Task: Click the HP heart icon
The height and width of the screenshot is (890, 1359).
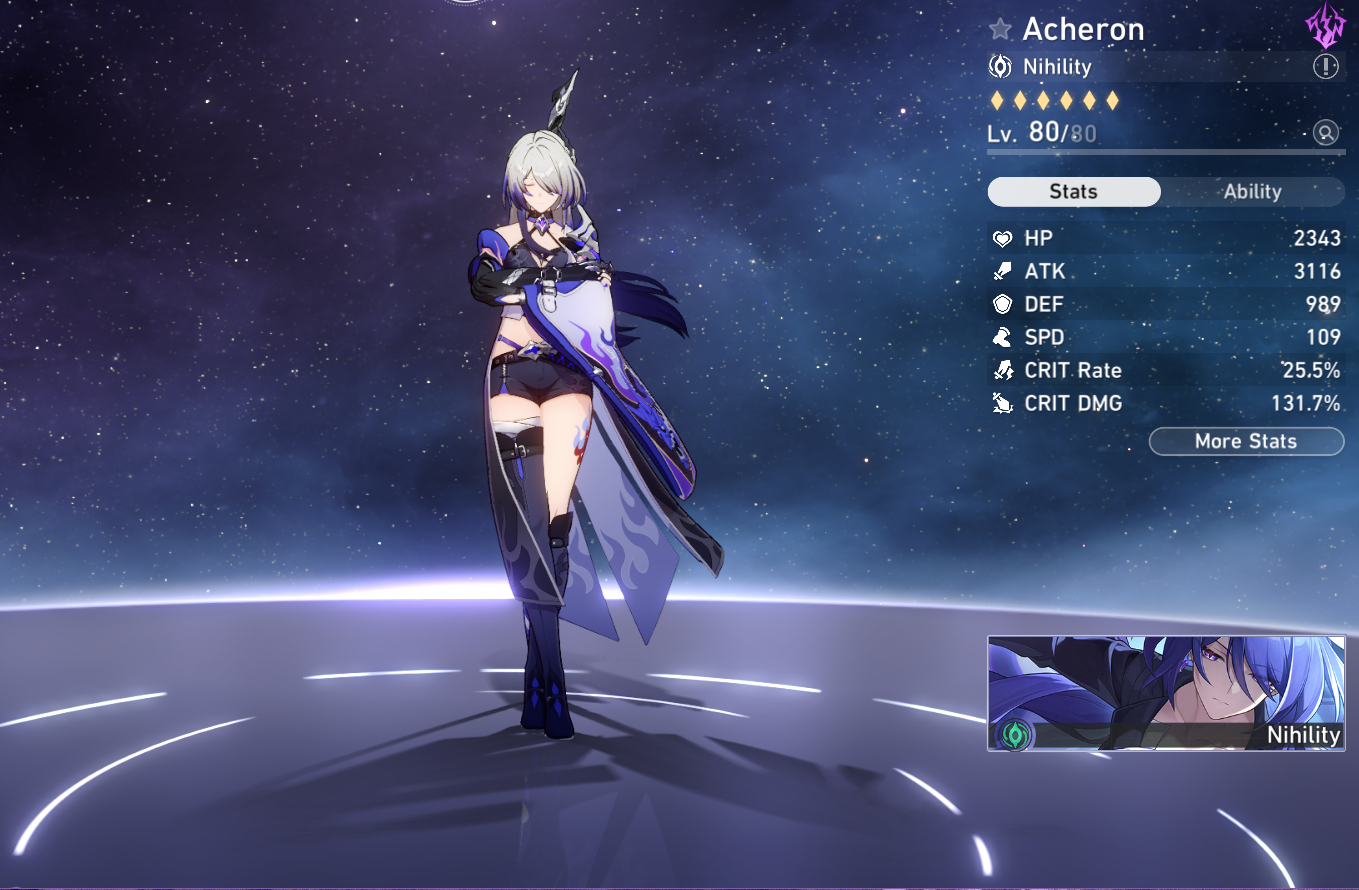Action: tap(1001, 238)
